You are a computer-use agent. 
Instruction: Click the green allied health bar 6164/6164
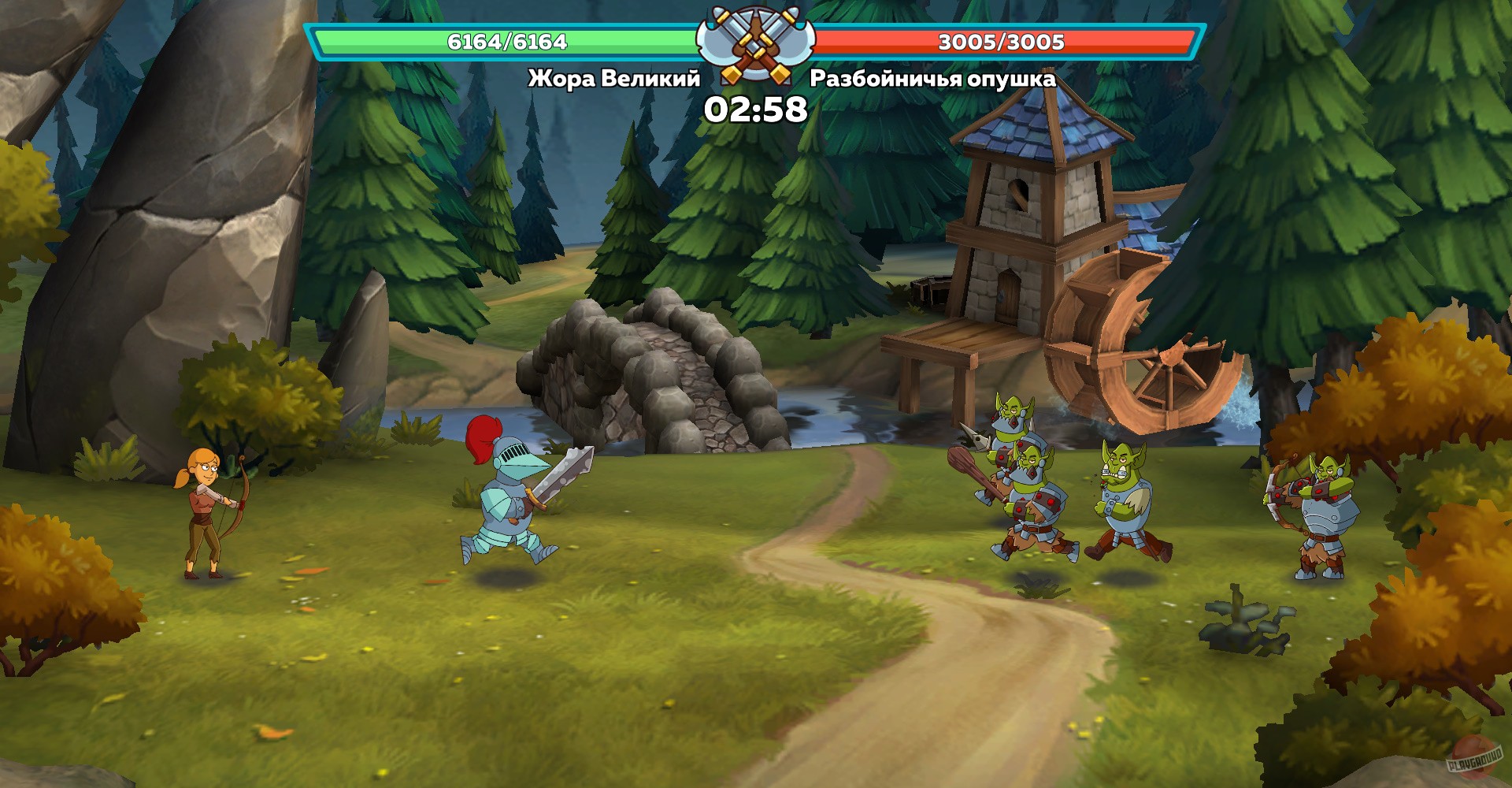click(x=504, y=42)
